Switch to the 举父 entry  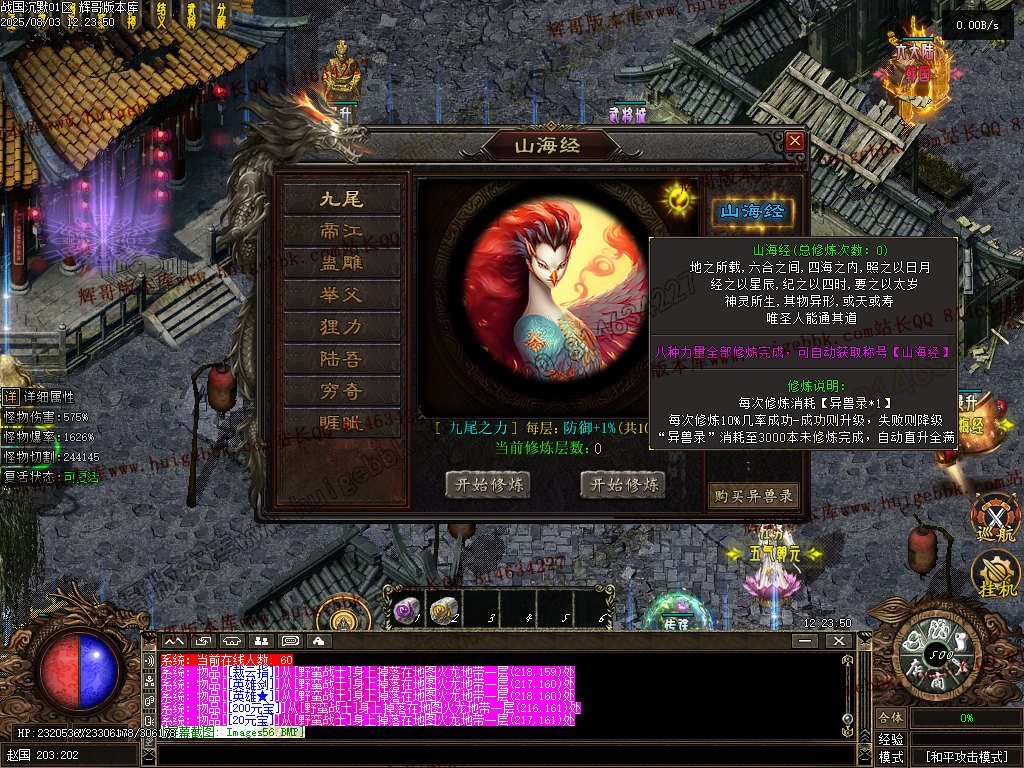click(x=342, y=295)
